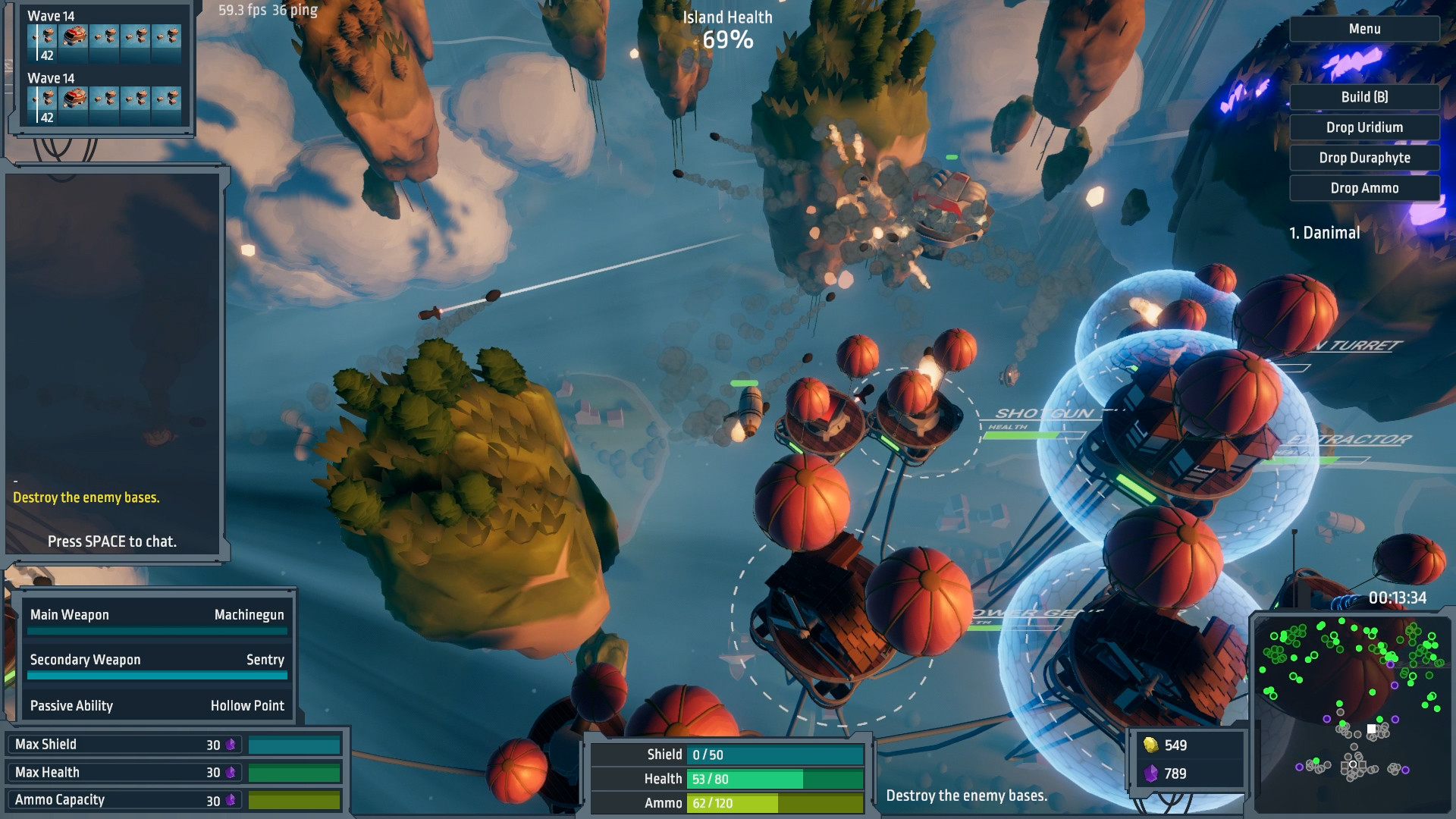The width and height of the screenshot is (1456, 819).
Task: Click the boss airship icon in top Wave 14 panel
Action: [74, 34]
